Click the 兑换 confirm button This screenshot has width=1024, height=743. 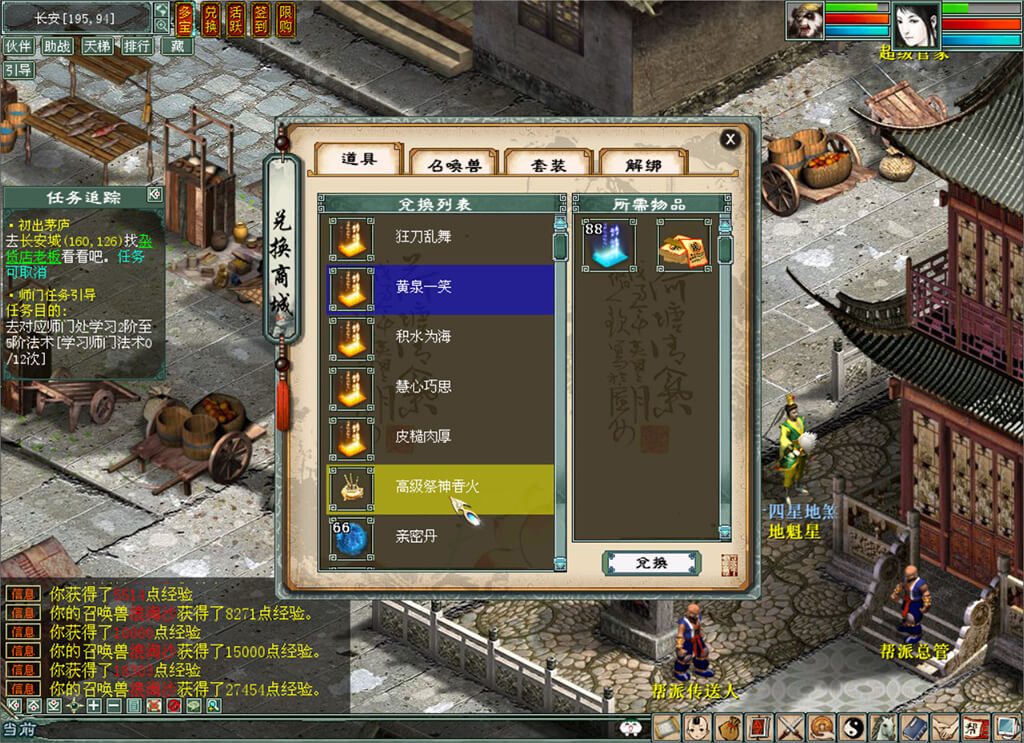point(651,563)
